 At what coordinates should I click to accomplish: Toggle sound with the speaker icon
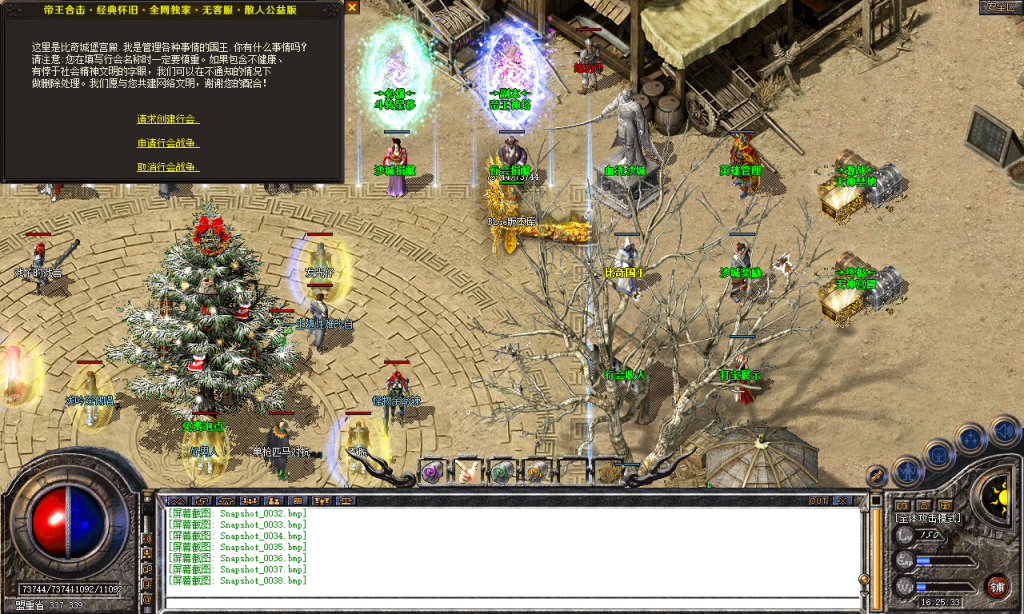1004,430
